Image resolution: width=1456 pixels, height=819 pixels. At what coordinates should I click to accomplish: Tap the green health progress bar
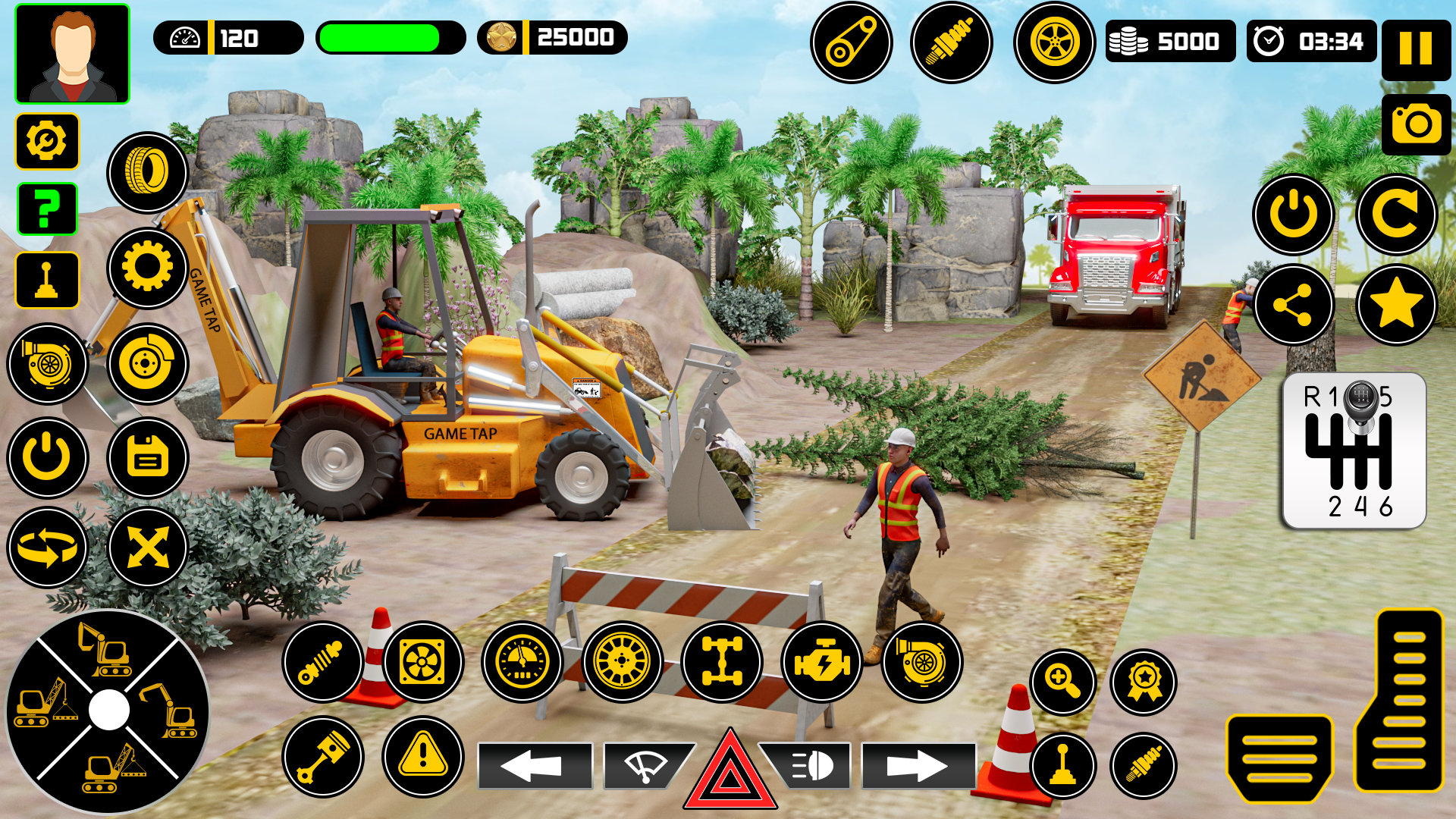tap(391, 38)
